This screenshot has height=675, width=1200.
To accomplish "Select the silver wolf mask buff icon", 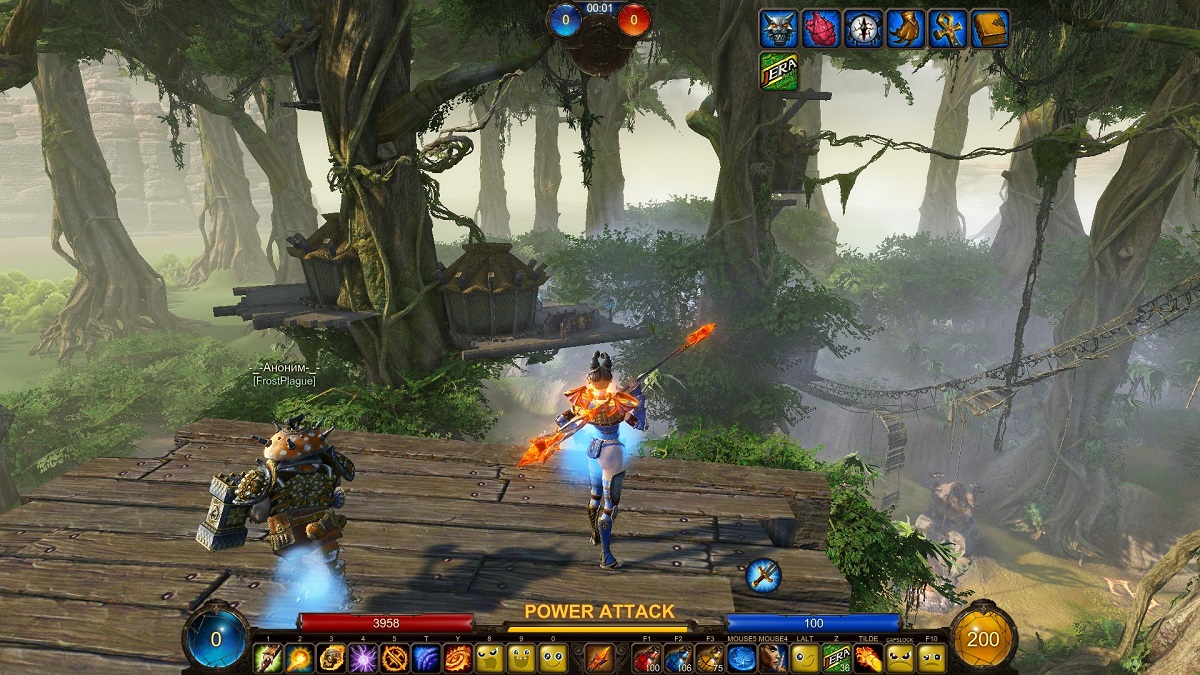I will click(x=777, y=28).
